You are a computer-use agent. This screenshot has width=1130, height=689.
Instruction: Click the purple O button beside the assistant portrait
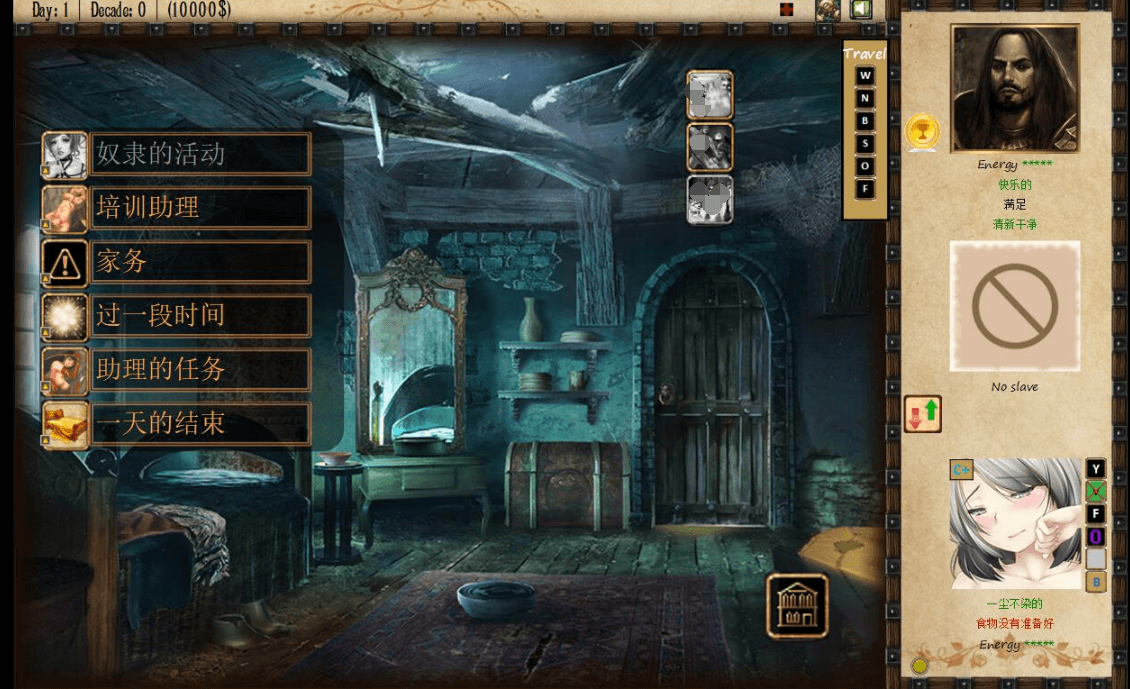click(x=1096, y=537)
